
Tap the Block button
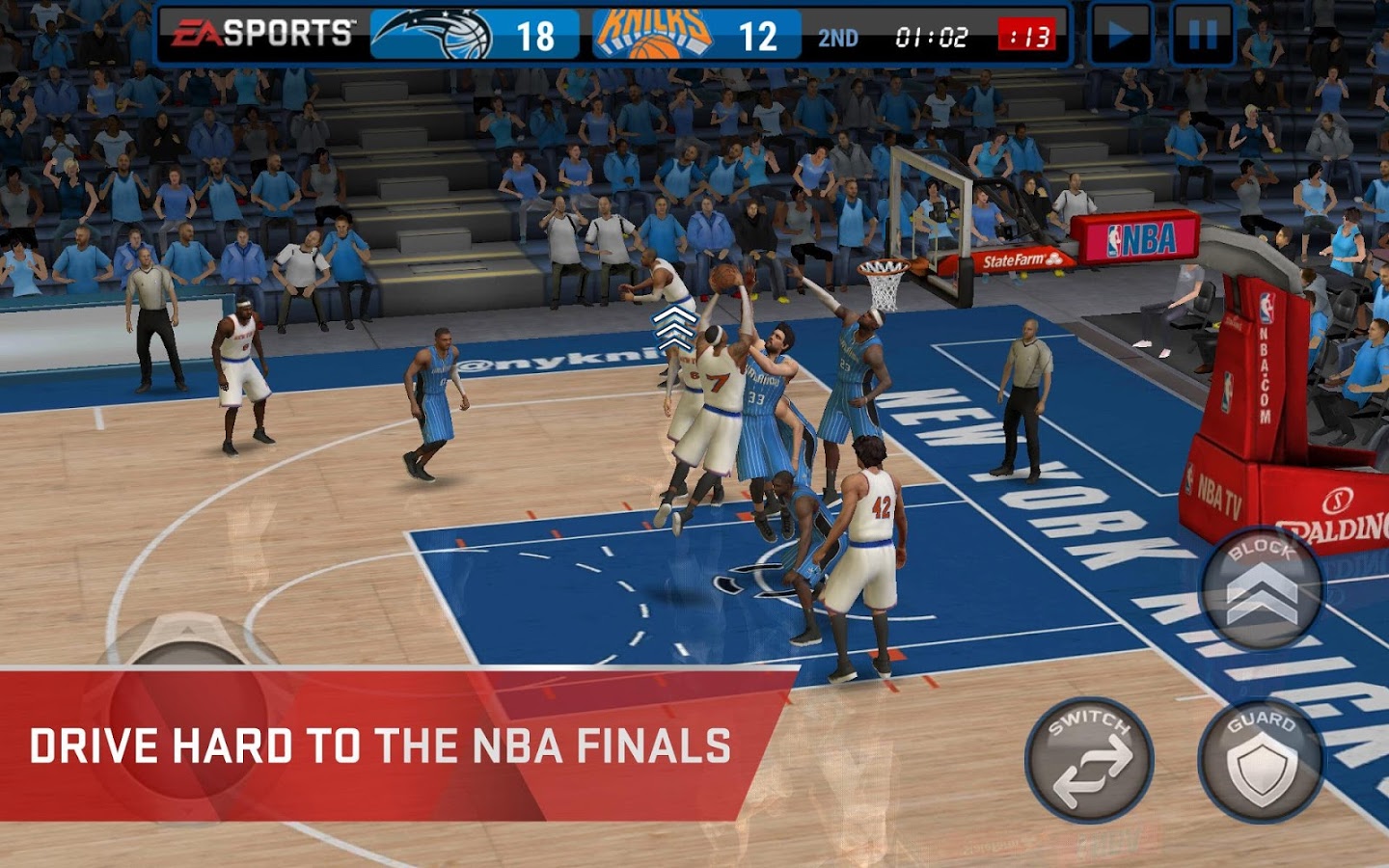(1261, 586)
